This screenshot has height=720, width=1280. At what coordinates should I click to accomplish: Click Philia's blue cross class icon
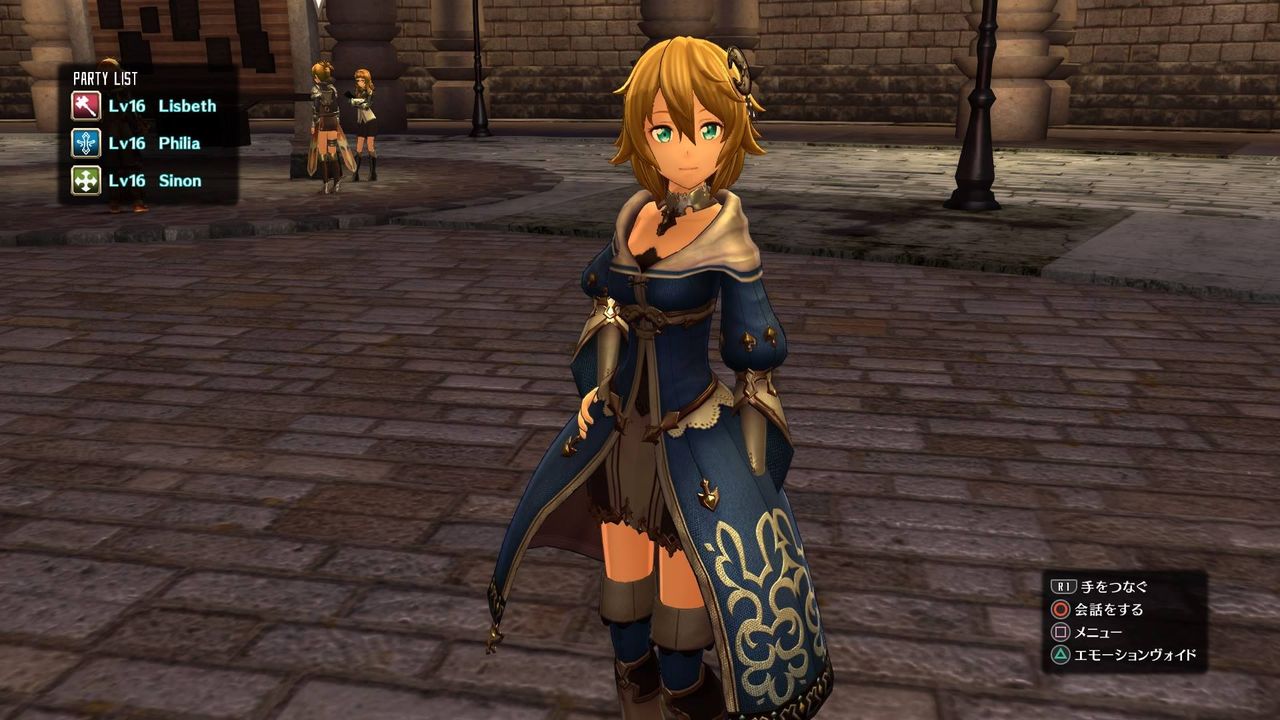click(x=85, y=143)
